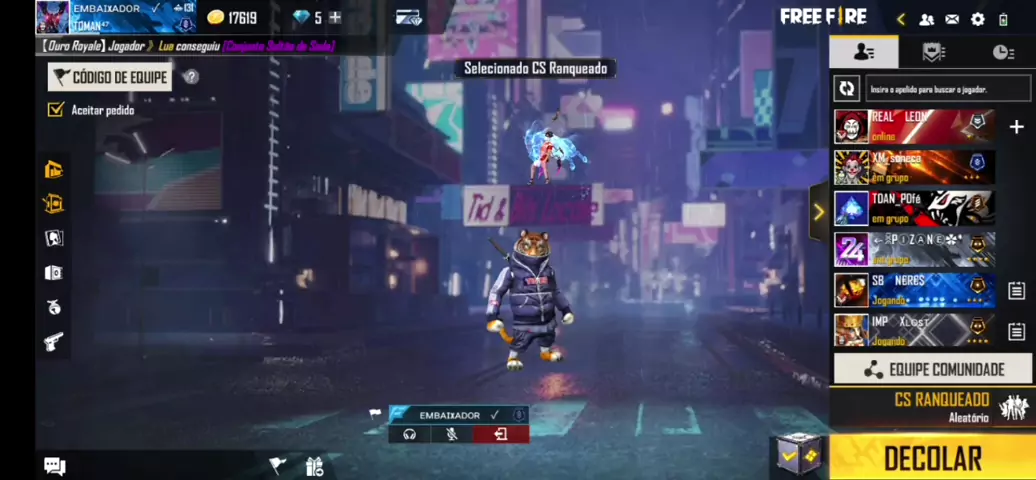Open the CÓDIGO DE EQUIPE panel
The image size is (1036, 480).
tap(110, 77)
